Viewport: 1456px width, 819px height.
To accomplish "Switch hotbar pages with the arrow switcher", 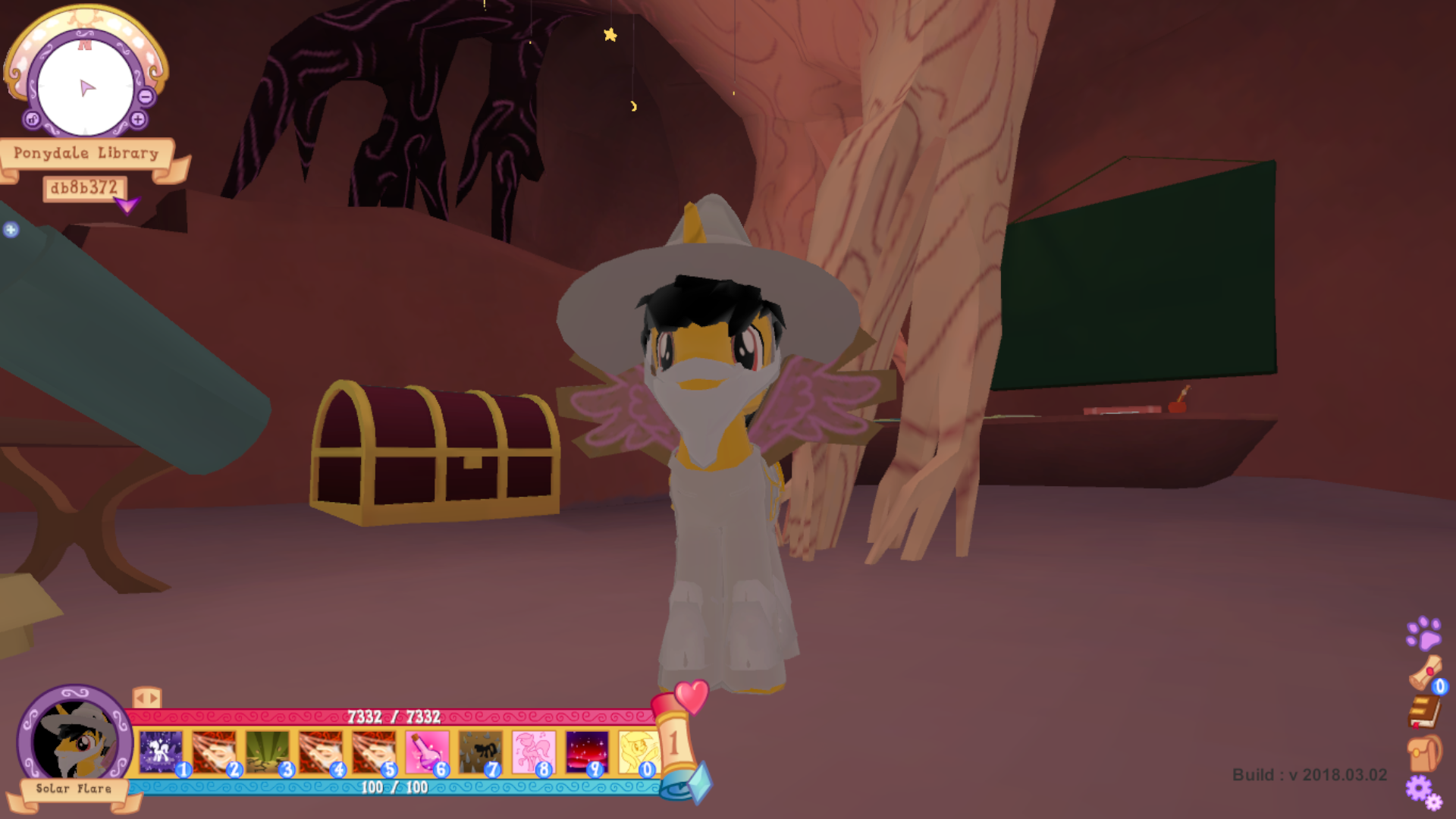I will [x=146, y=697].
